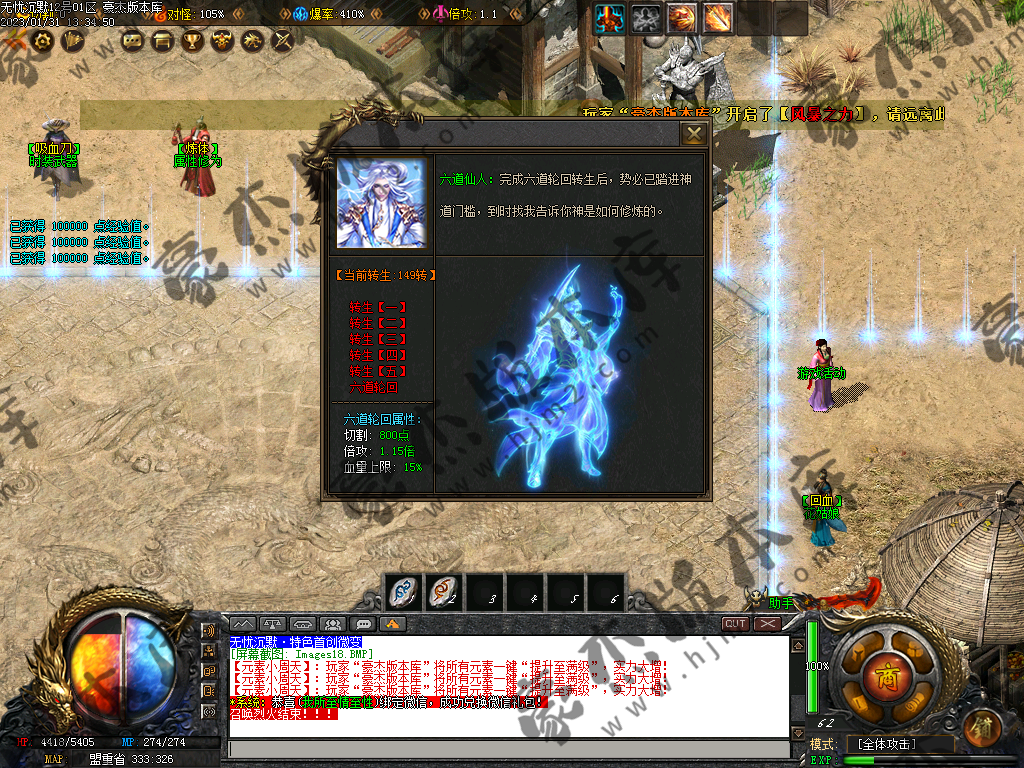Open the 助手 assistant
Viewport: 1024px width, 768px height.
click(x=781, y=603)
